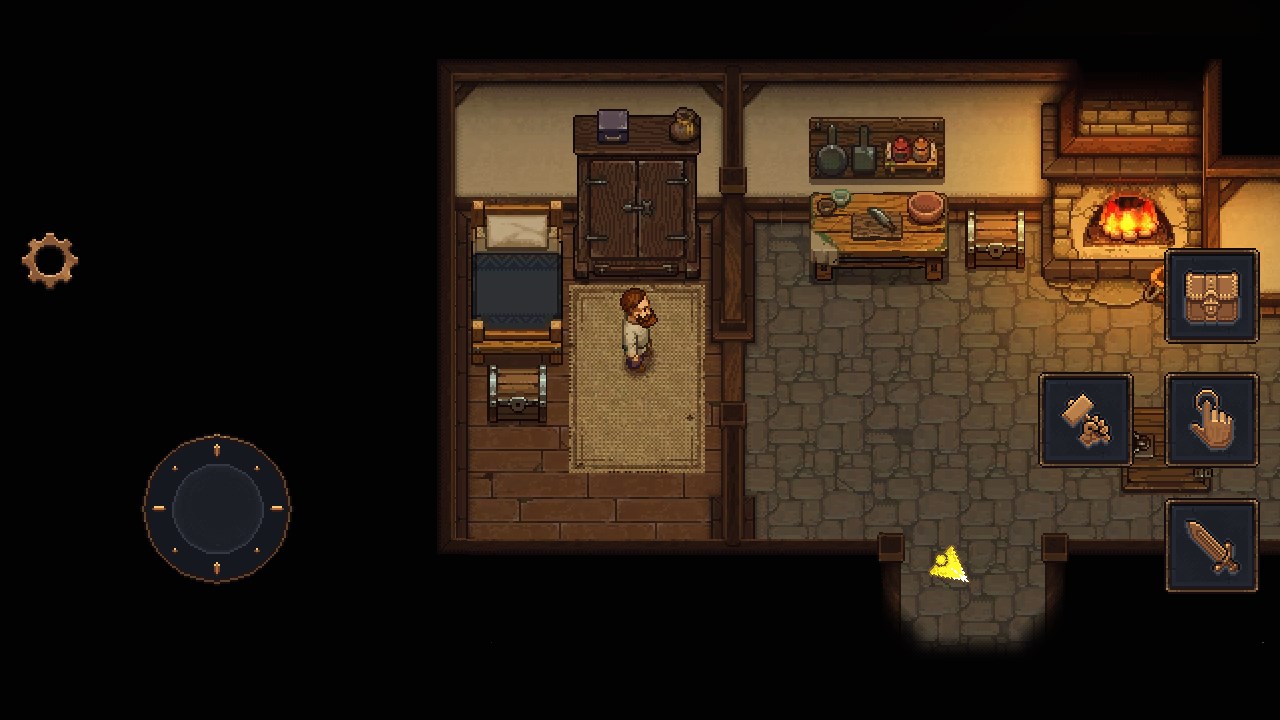1280x720 pixels.
Task: Tap the virtual joystick pad
Action: pyautogui.click(x=217, y=508)
